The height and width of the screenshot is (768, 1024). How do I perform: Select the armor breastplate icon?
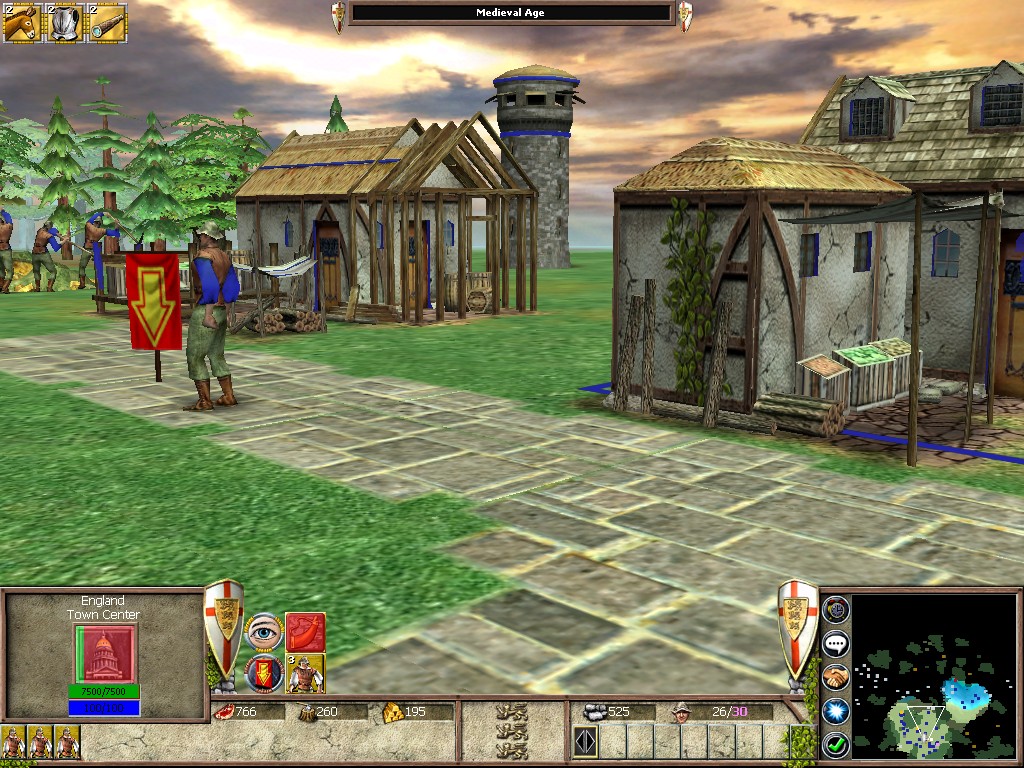point(63,22)
